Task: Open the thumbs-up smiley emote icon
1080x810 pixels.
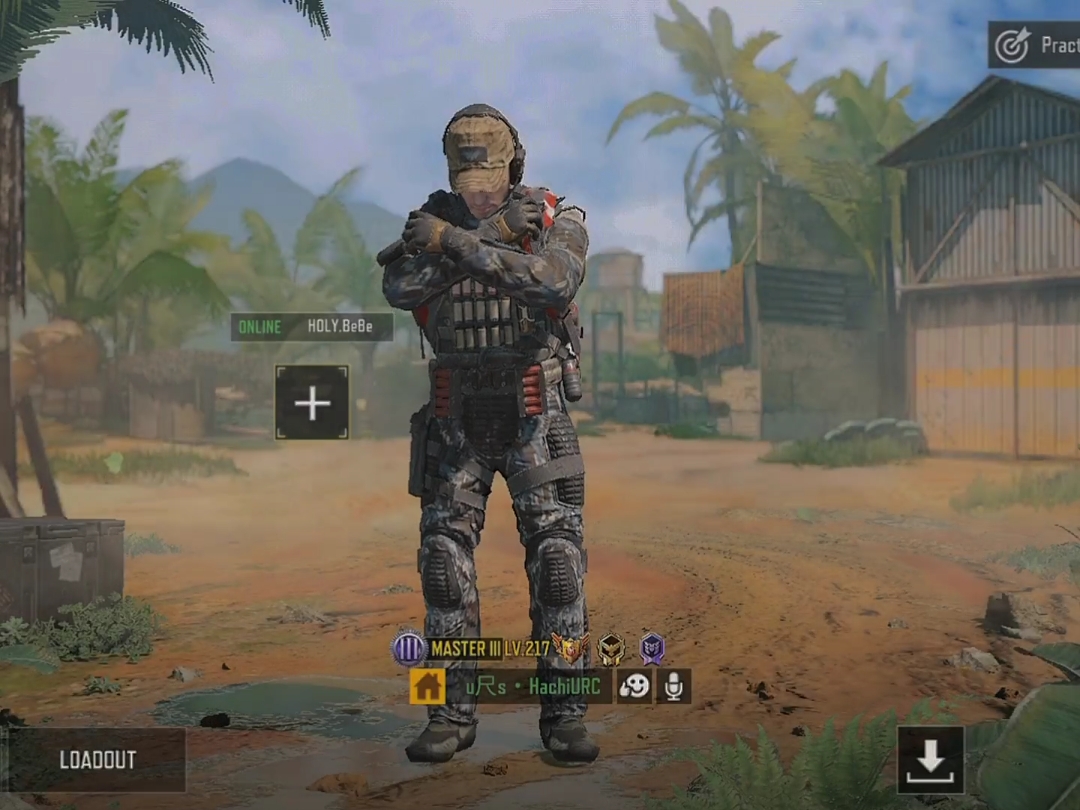Action: point(634,686)
